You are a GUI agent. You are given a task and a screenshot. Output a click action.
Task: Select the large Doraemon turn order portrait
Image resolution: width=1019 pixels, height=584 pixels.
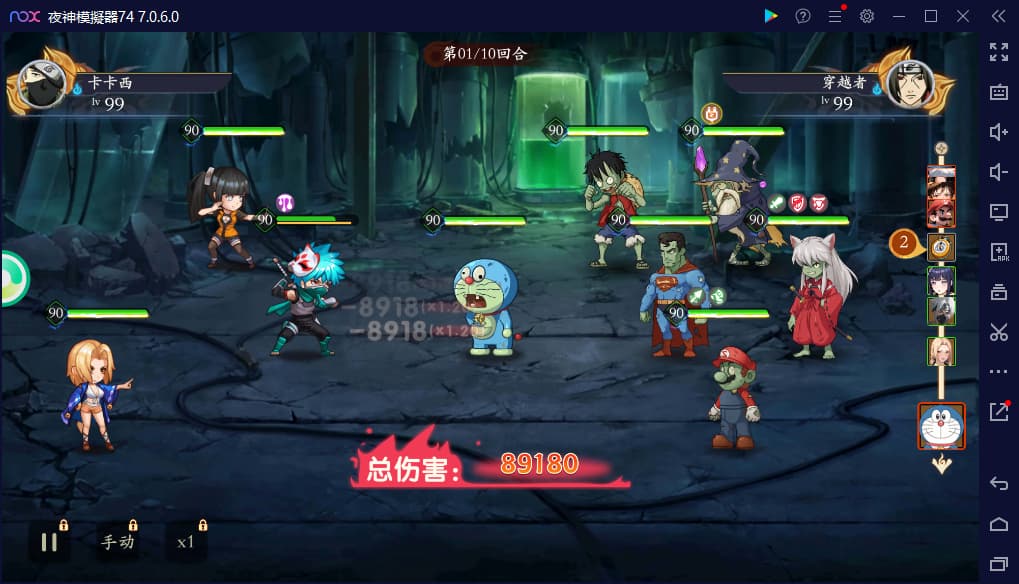point(941,427)
